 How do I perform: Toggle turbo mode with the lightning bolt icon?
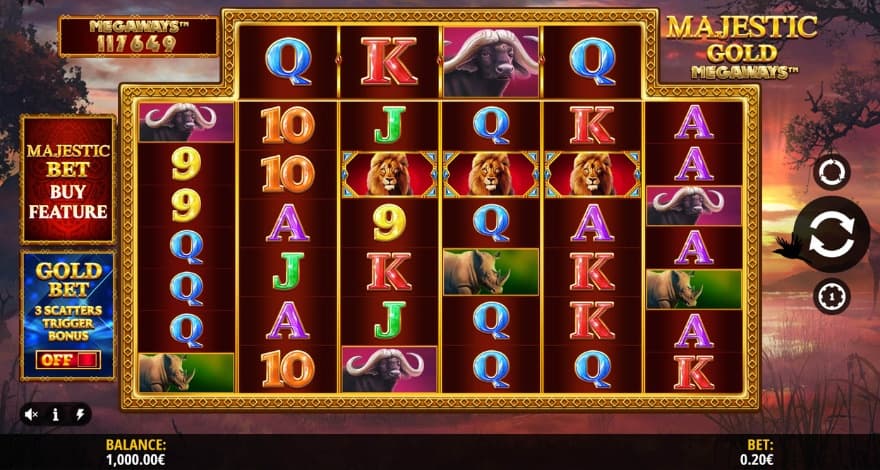79,413
